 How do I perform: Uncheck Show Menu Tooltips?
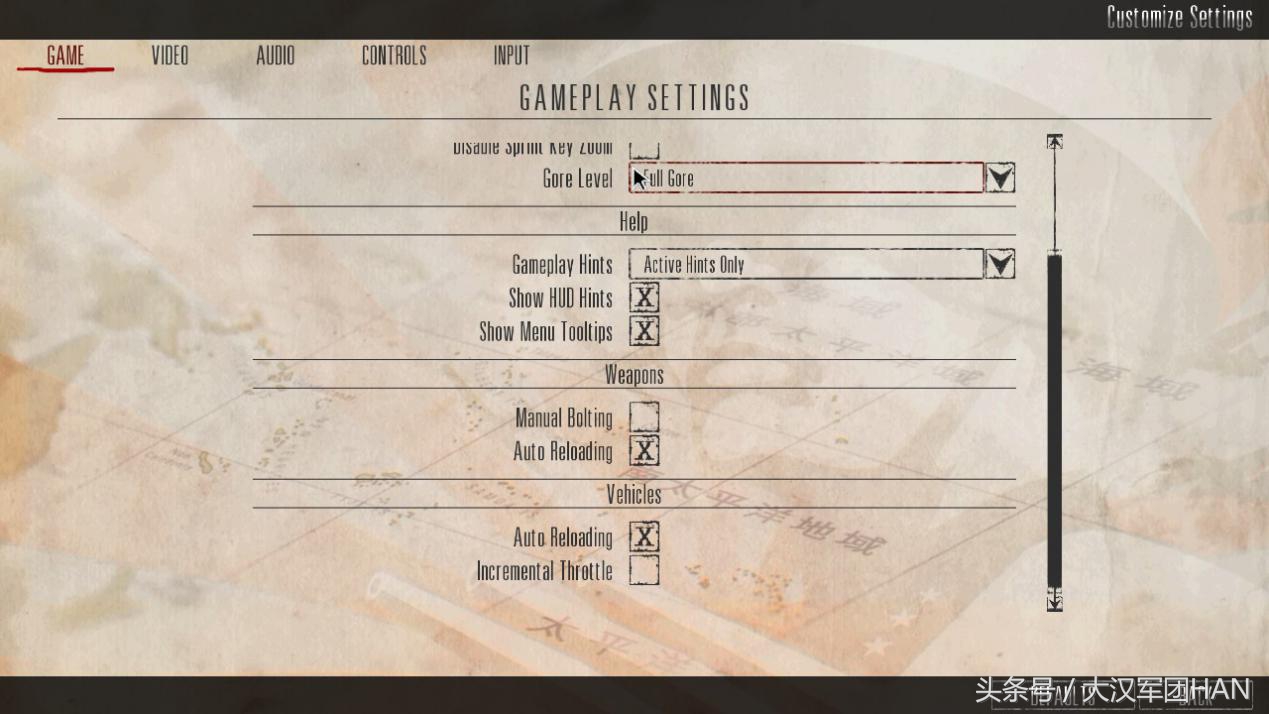click(x=645, y=331)
